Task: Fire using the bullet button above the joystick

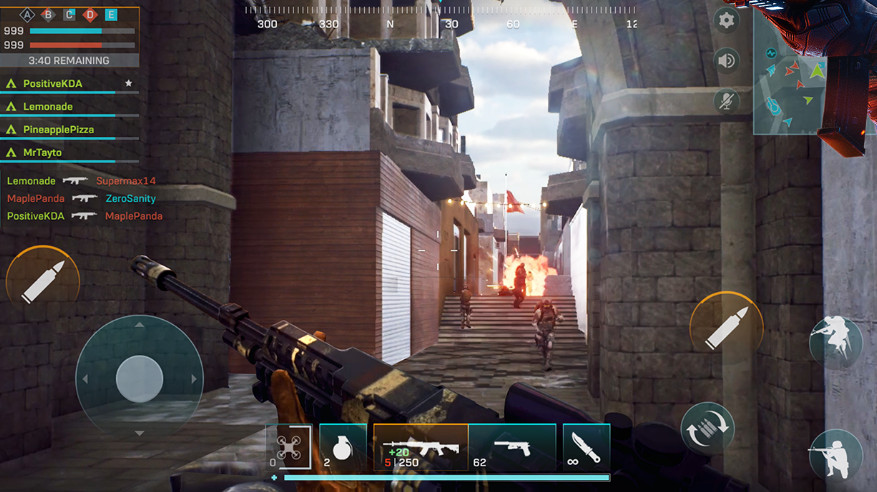Action: pyautogui.click(x=42, y=281)
